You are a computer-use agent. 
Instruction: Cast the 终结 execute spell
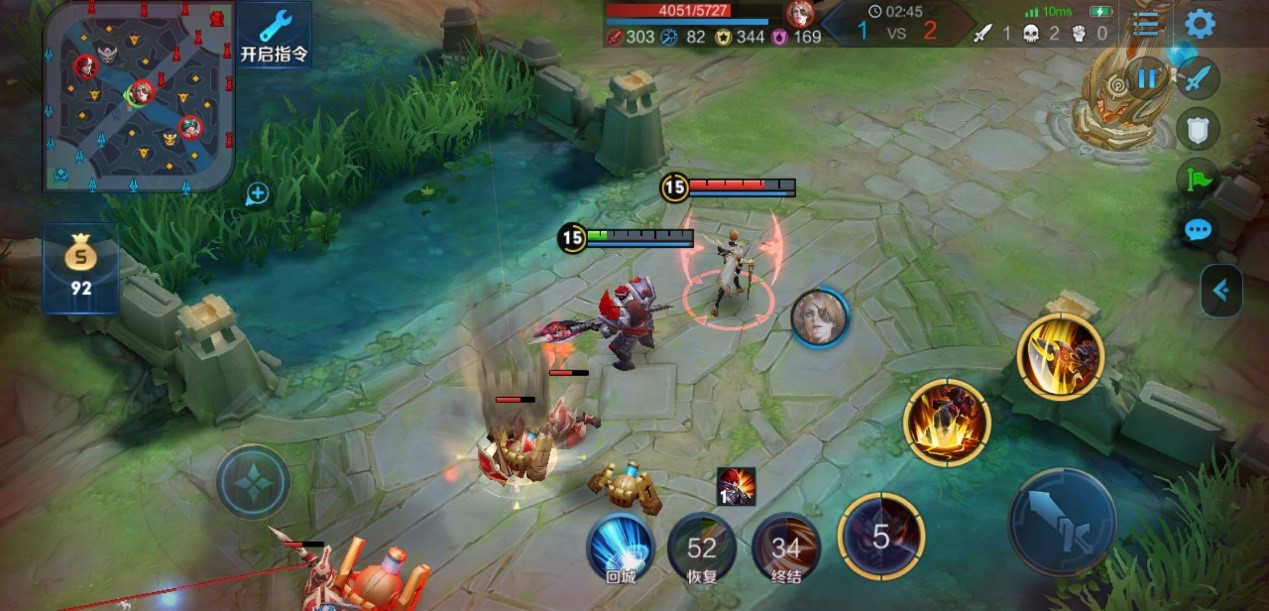tap(786, 547)
